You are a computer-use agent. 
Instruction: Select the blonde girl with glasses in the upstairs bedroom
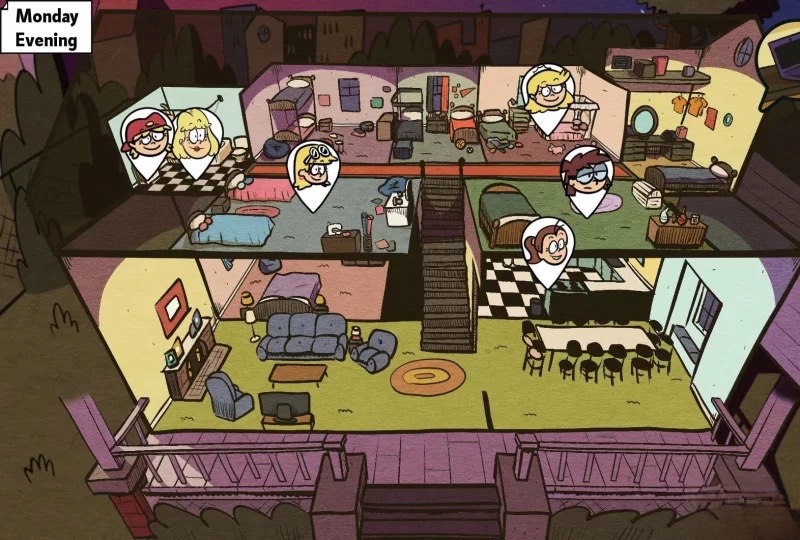(549, 98)
